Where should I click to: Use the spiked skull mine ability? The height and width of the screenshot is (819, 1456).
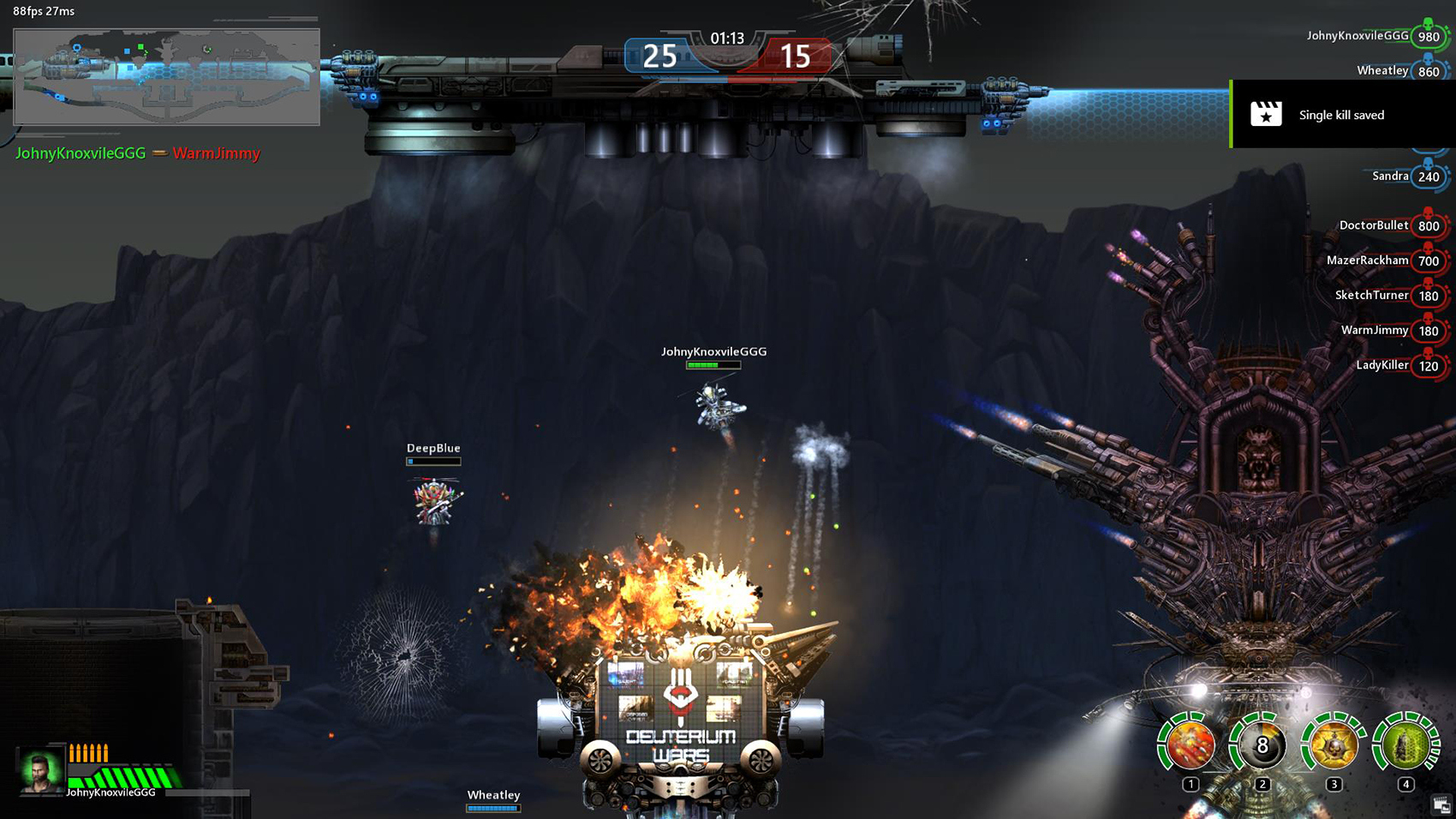click(1334, 745)
